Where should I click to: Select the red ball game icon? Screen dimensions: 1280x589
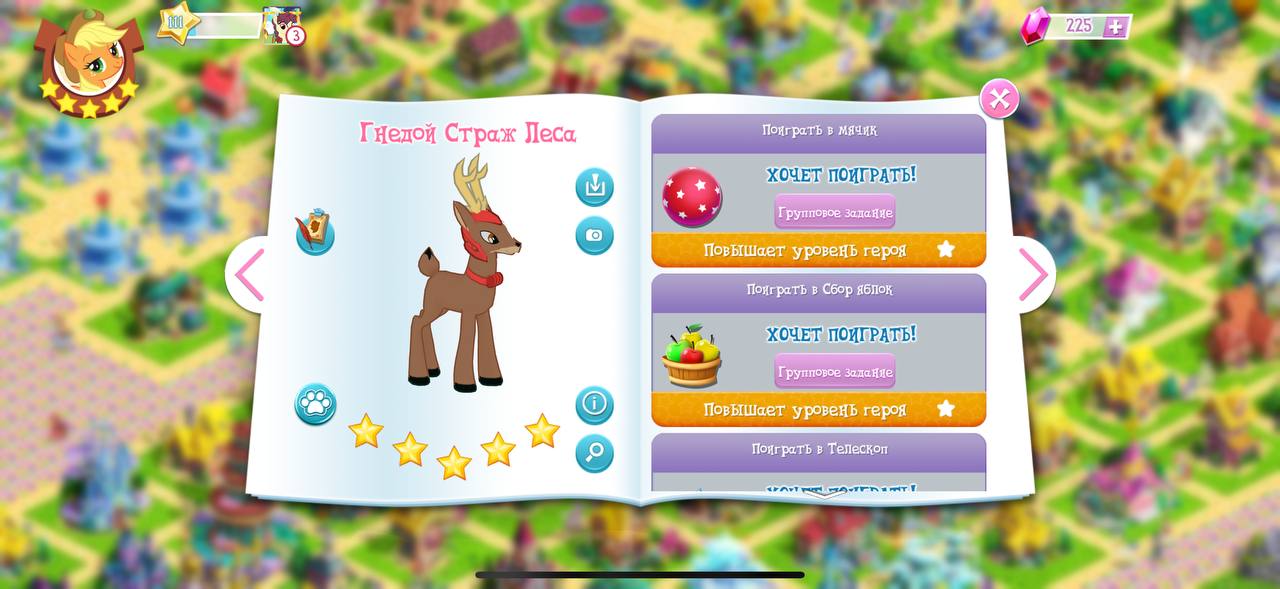click(x=692, y=197)
